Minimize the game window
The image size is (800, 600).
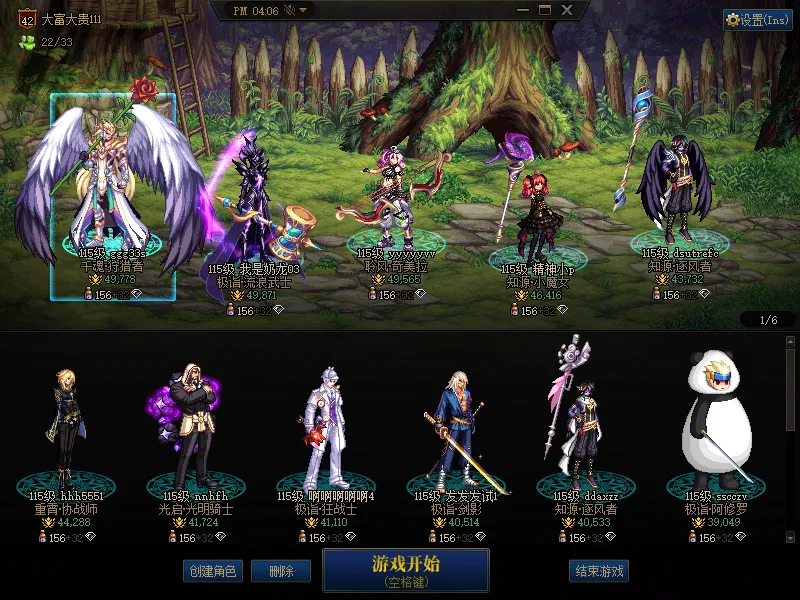[522, 10]
